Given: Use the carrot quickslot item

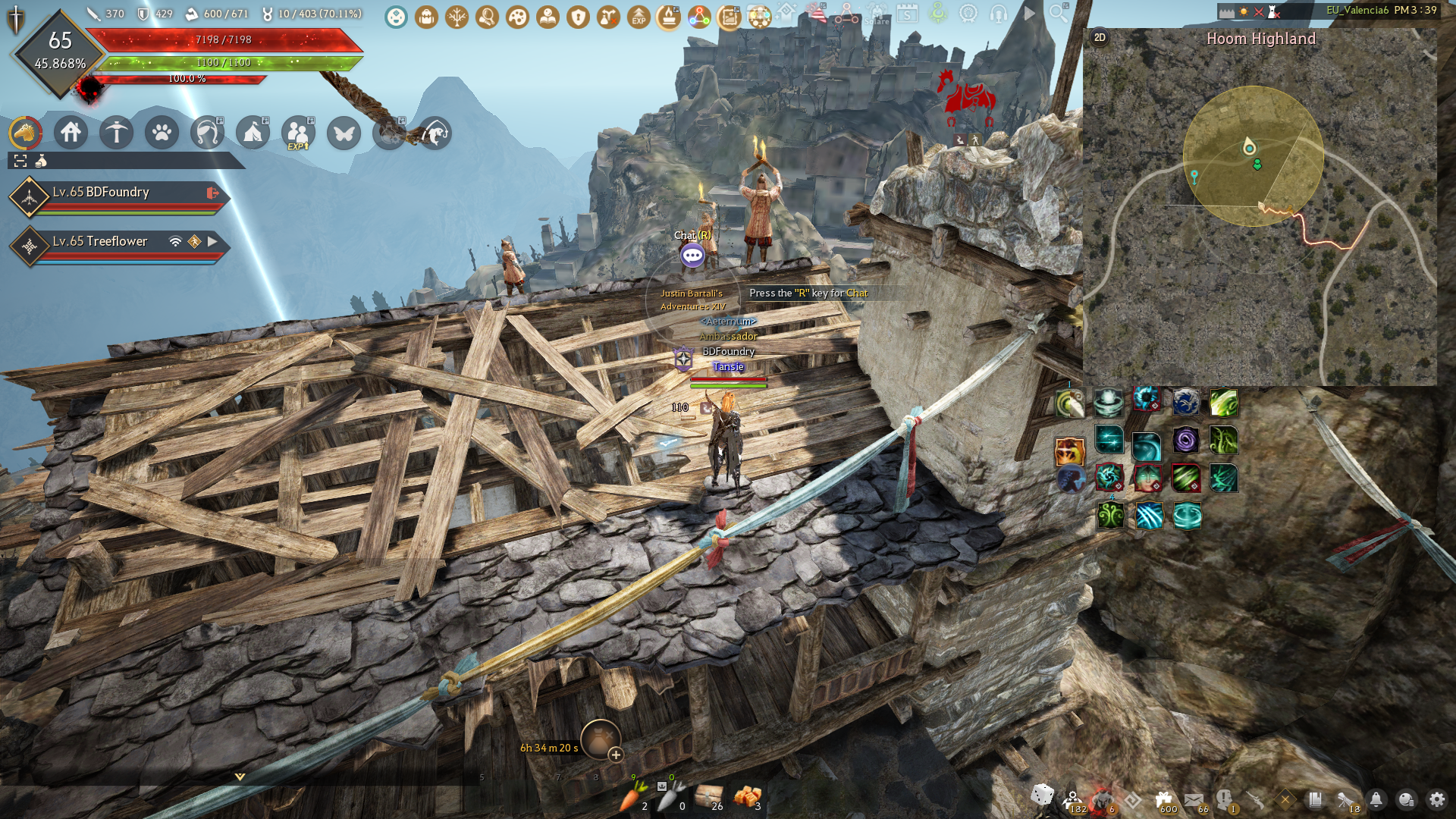Looking at the screenshot, I should click(x=633, y=796).
